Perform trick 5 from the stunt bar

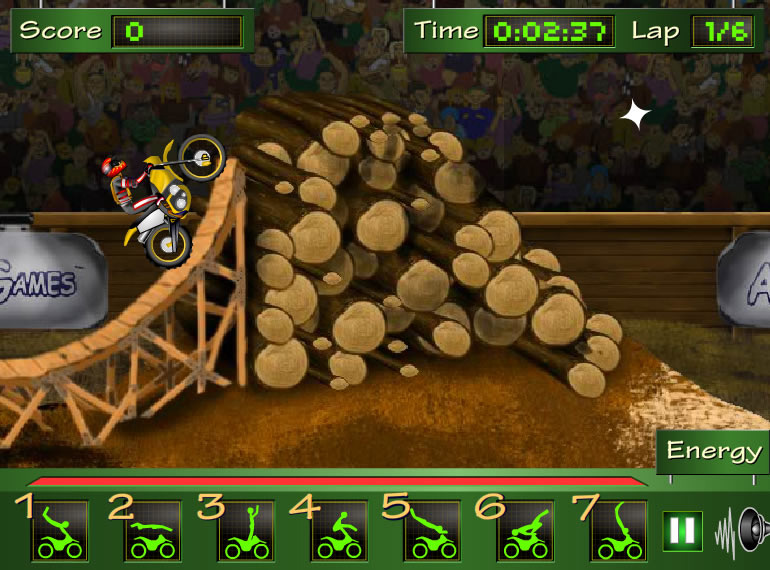[432, 530]
